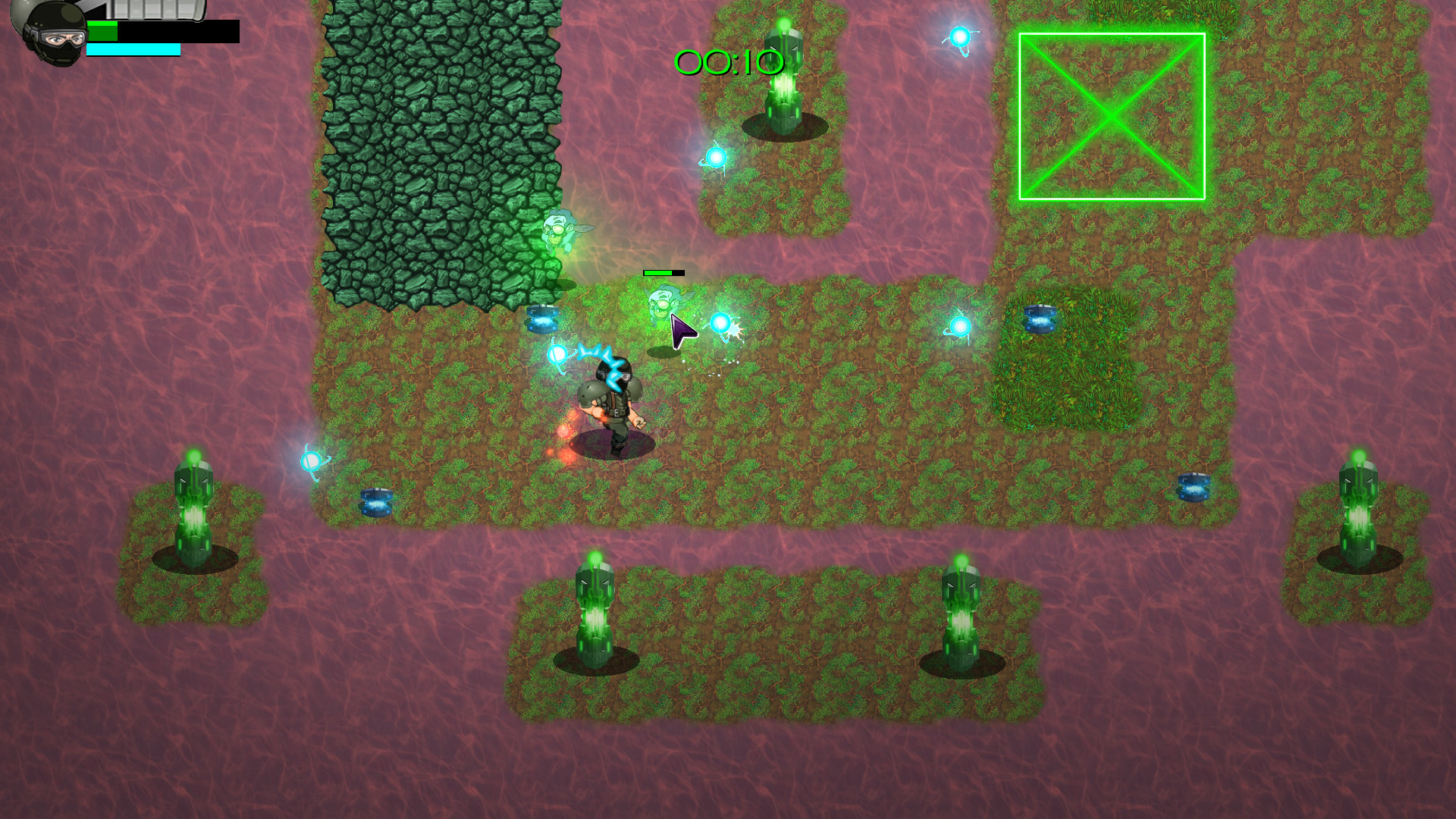Click the blue mine at bottom center-left

(375, 500)
